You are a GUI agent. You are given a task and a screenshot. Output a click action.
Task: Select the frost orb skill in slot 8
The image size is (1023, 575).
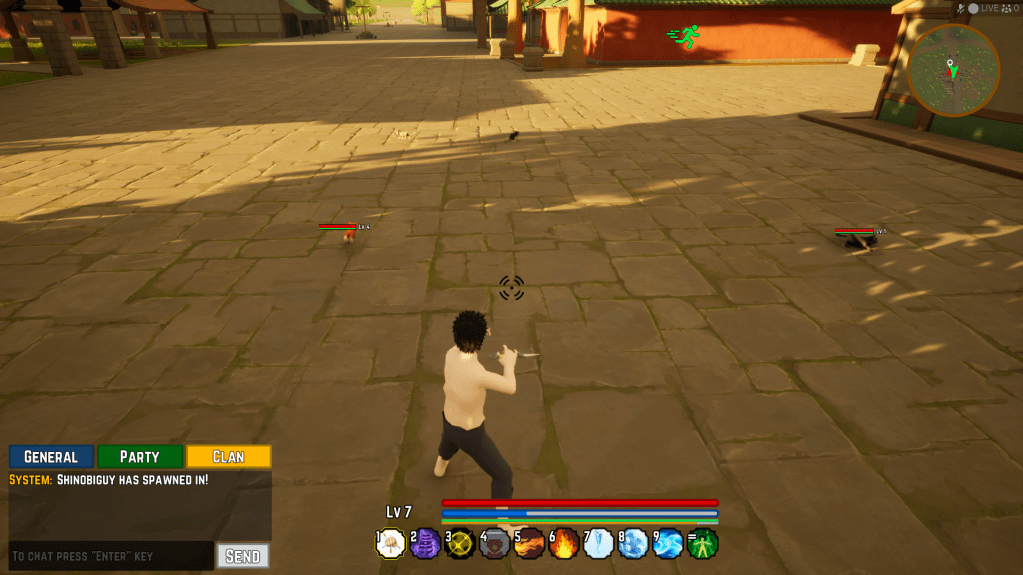click(x=634, y=544)
